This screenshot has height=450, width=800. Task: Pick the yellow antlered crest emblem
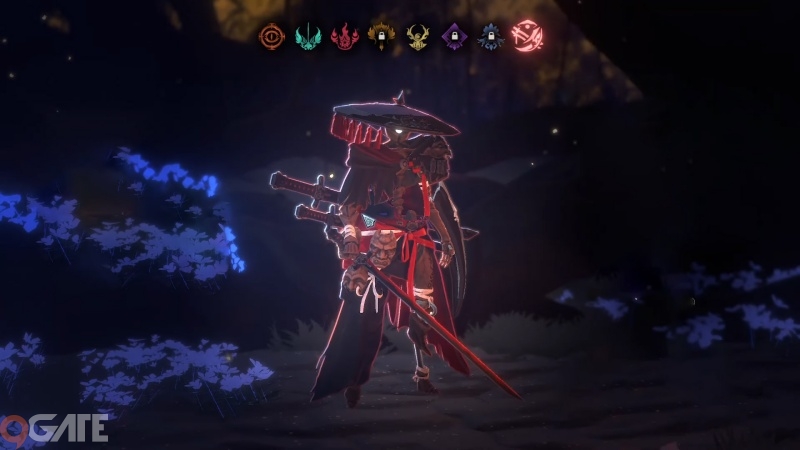(x=417, y=37)
